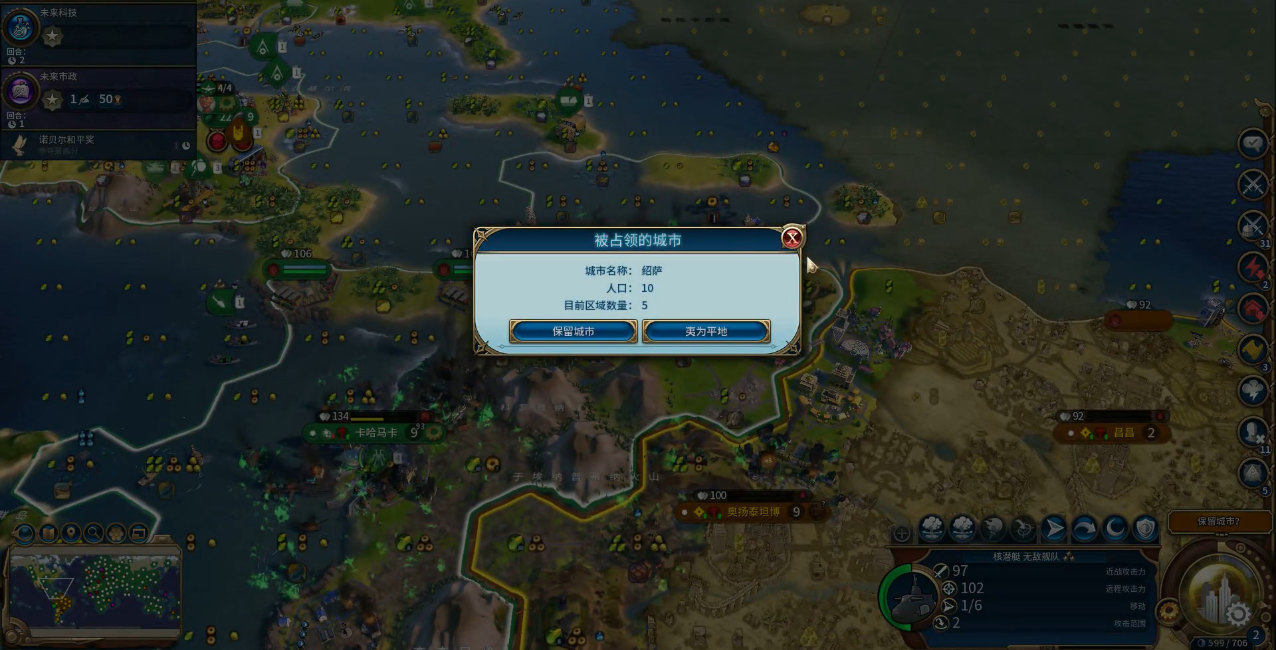Put the unit to sleep with moon icon

1115,527
